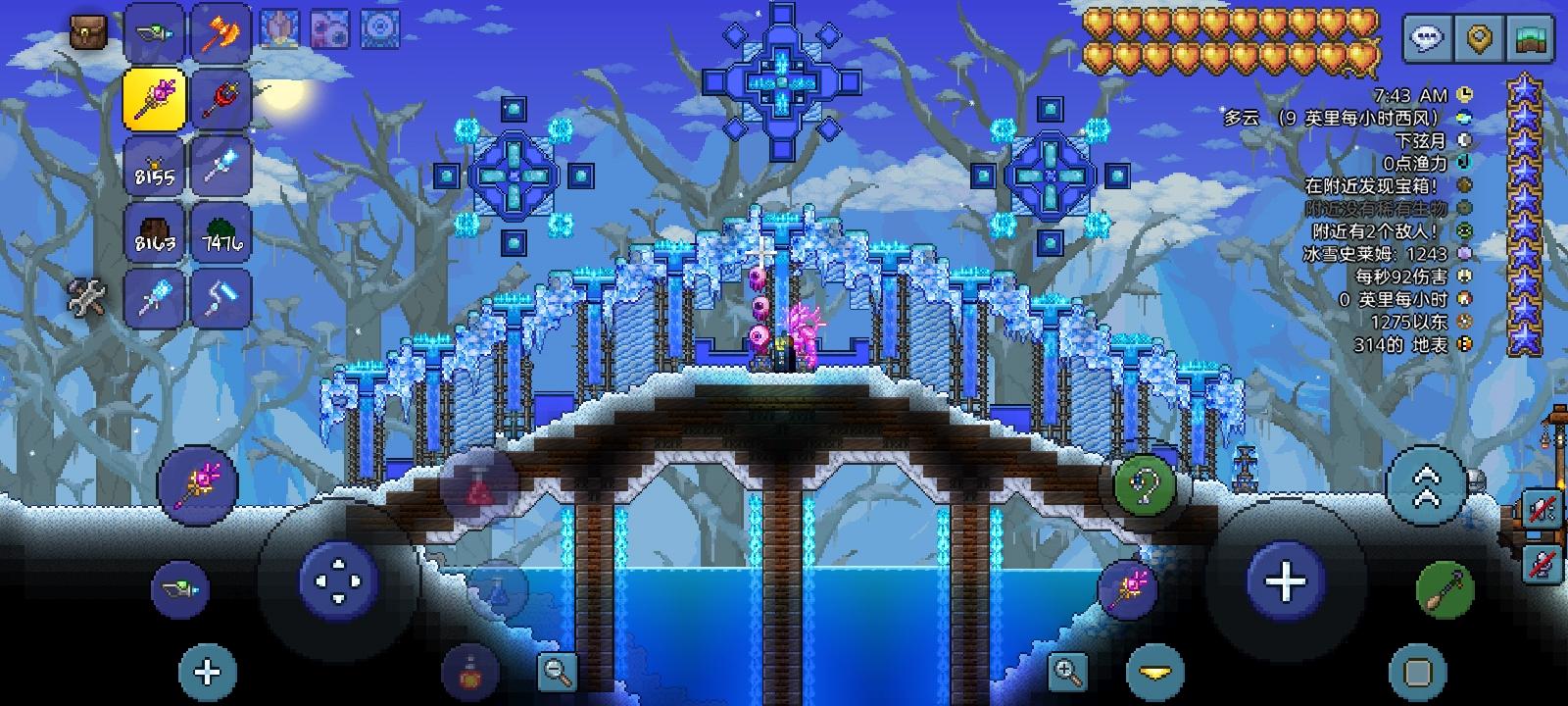
Task: Select the blue paint roller tool
Action: (221, 297)
